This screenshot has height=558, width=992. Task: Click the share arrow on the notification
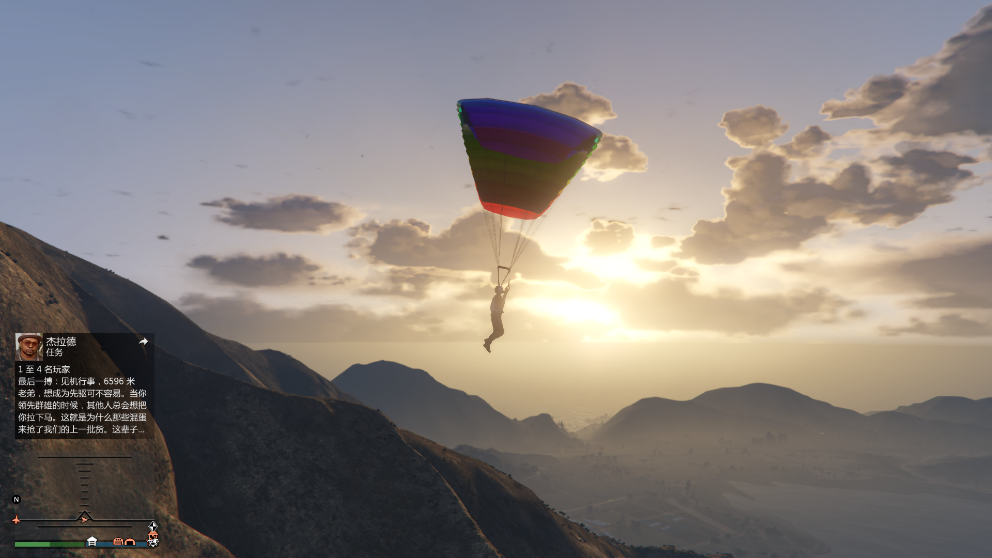click(x=143, y=342)
